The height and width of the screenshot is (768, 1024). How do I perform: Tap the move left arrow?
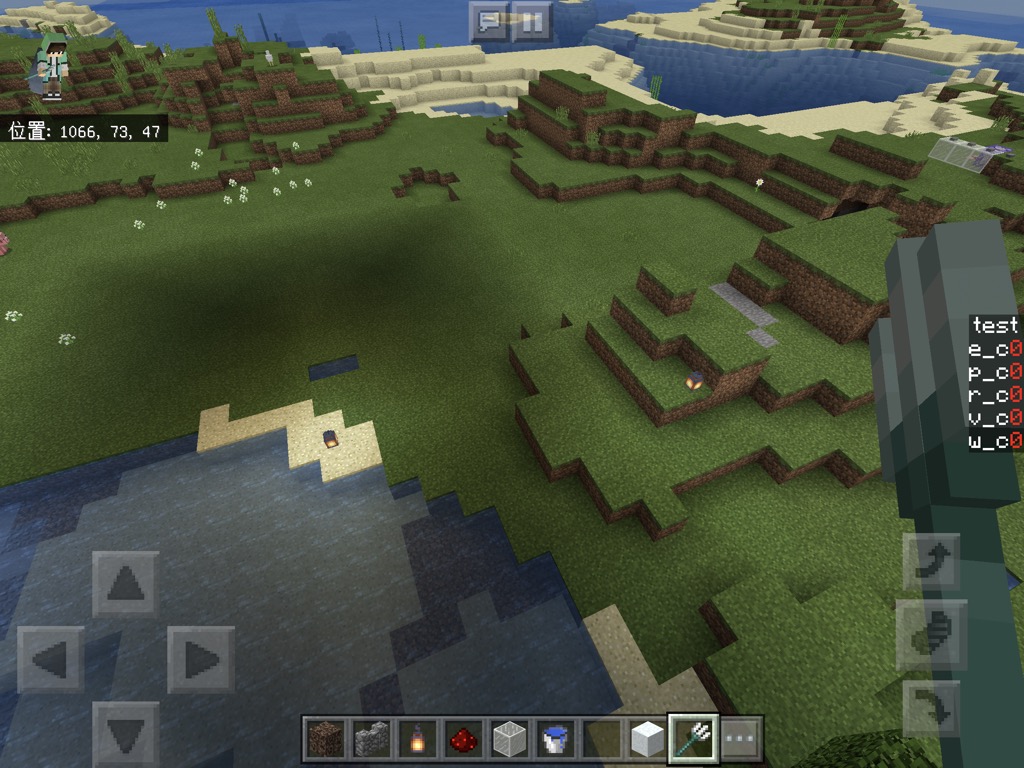pos(50,659)
